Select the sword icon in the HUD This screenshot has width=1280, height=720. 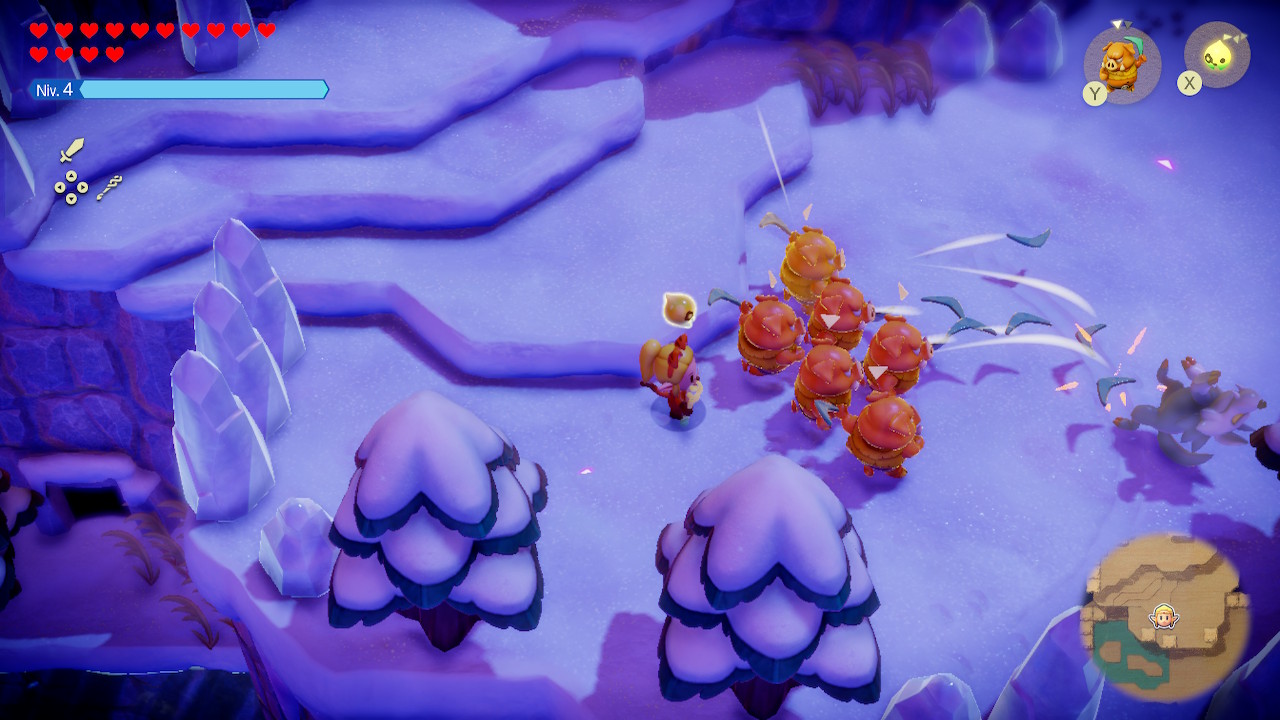coord(71,150)
